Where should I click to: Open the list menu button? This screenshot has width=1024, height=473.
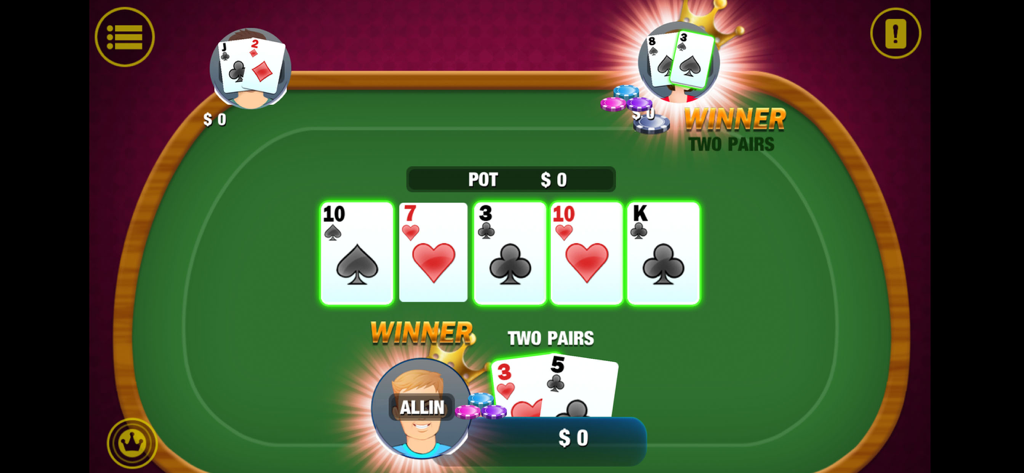[125, 37]
